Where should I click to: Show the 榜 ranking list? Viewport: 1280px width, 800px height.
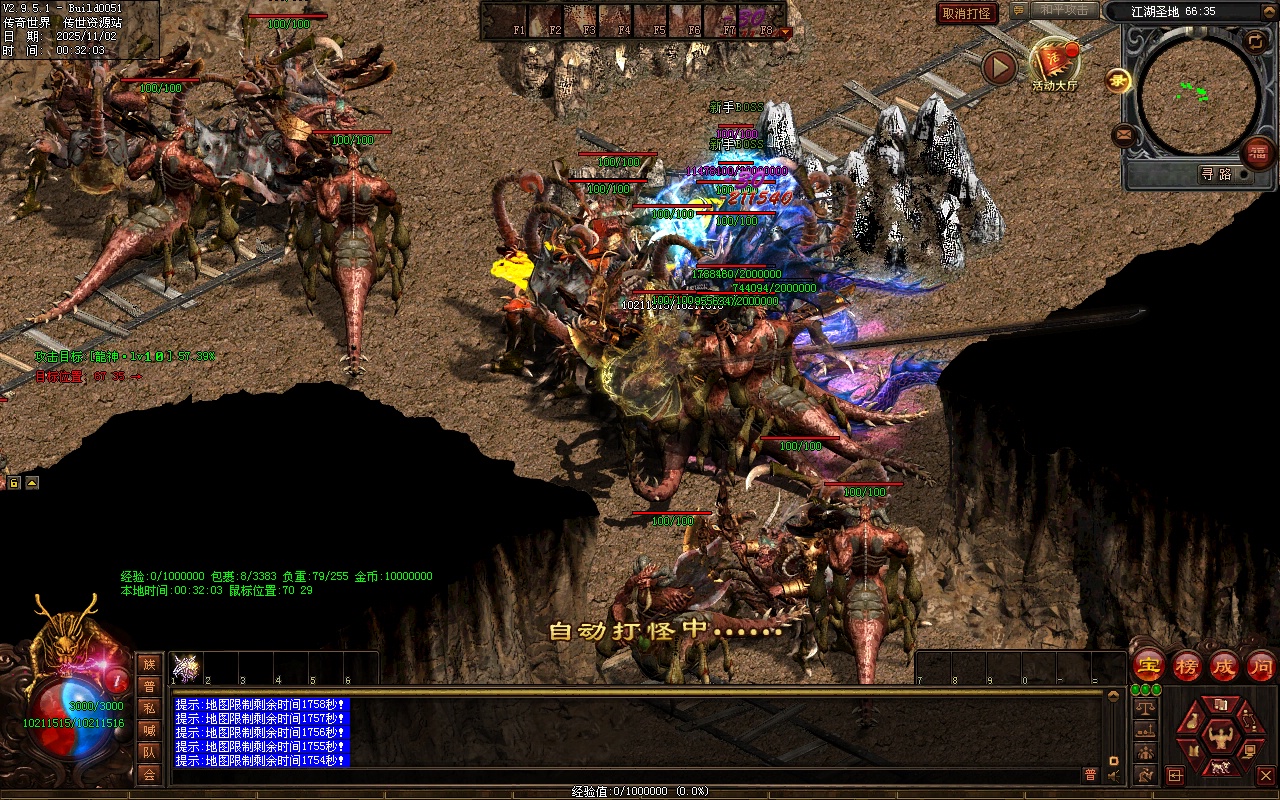pos(1186,666)
